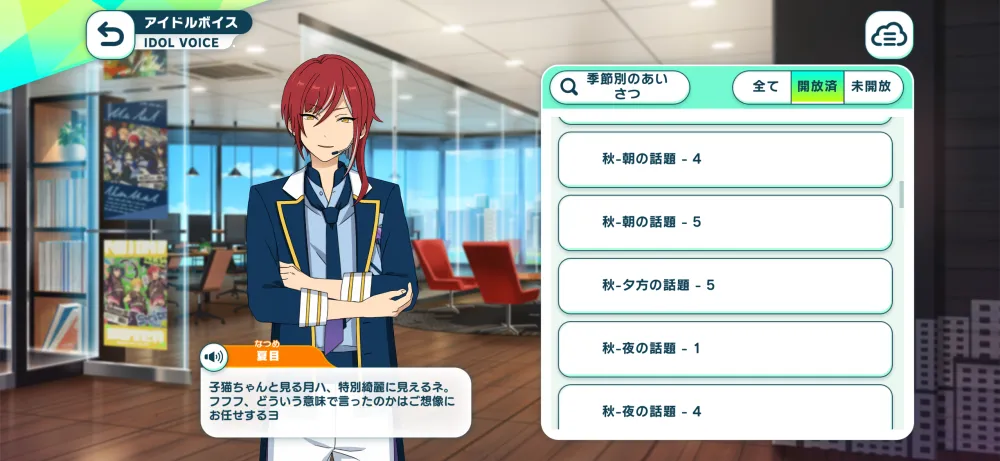Open the cloud menu icon

(888, 36)
